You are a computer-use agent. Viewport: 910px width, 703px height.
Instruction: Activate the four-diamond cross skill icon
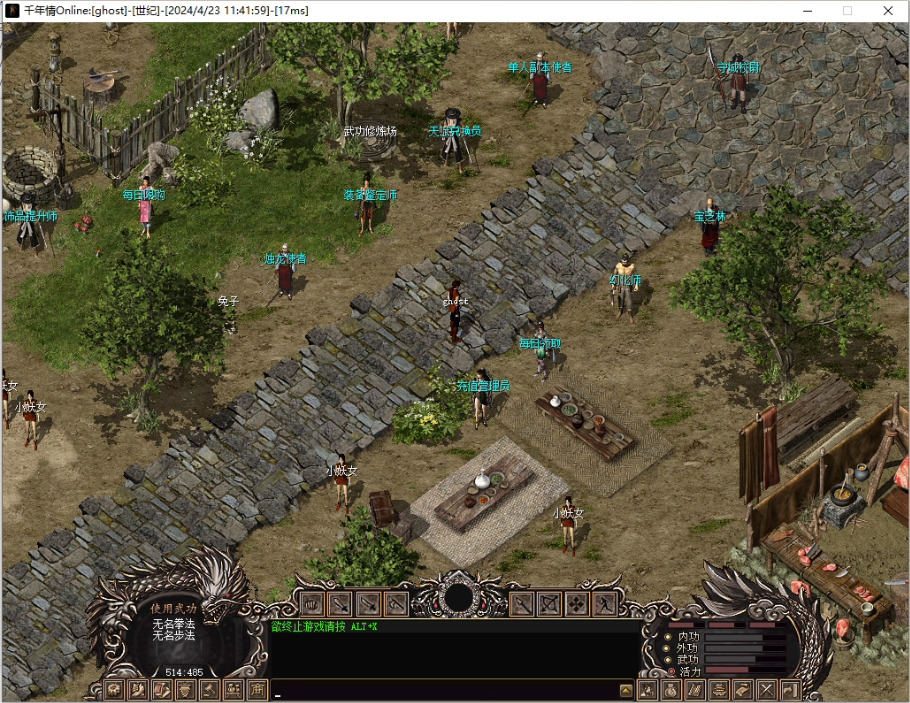(x=577, y=604)
